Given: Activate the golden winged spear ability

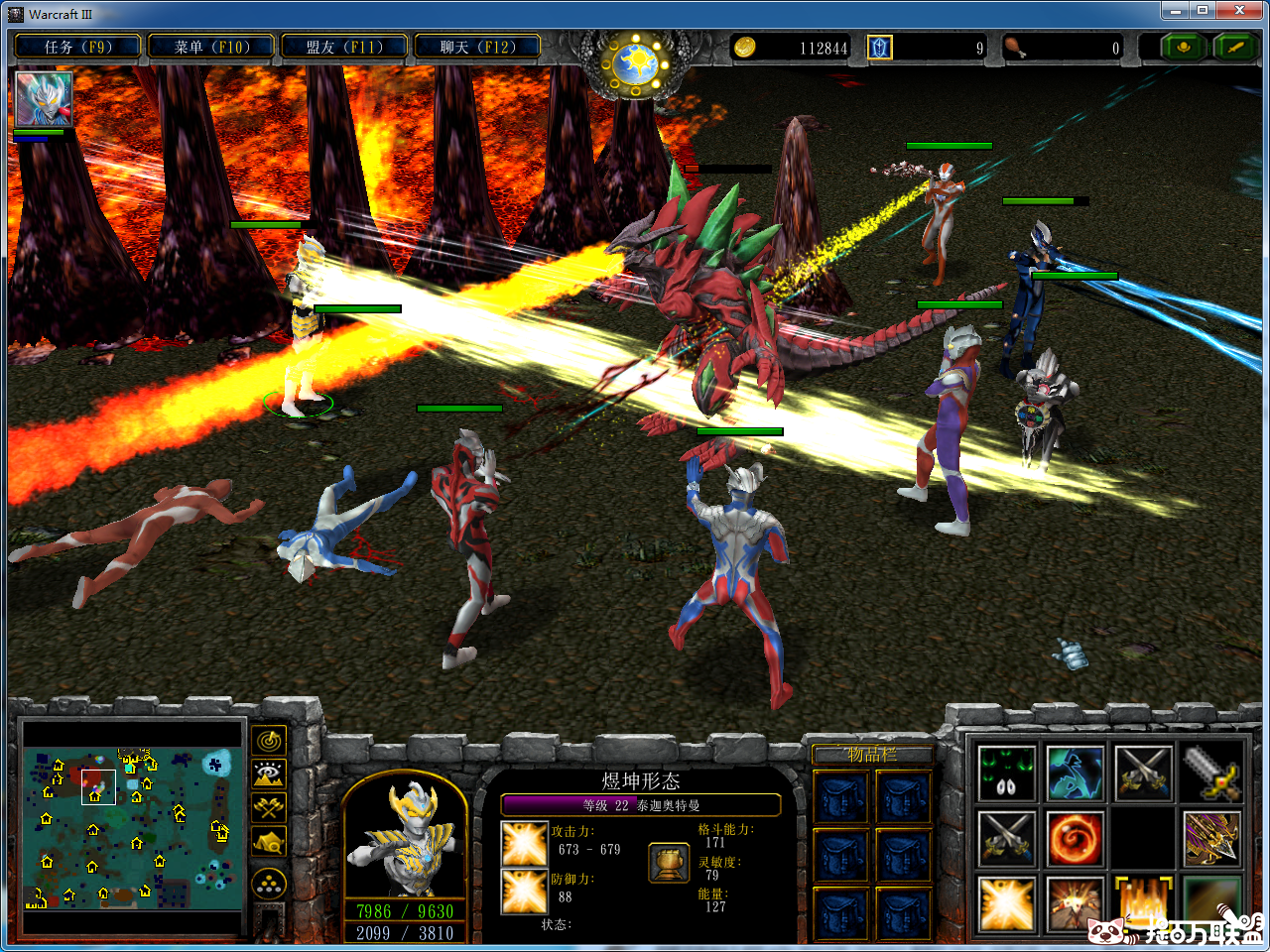Looking at the screenshot, I should pos(1210,839).
